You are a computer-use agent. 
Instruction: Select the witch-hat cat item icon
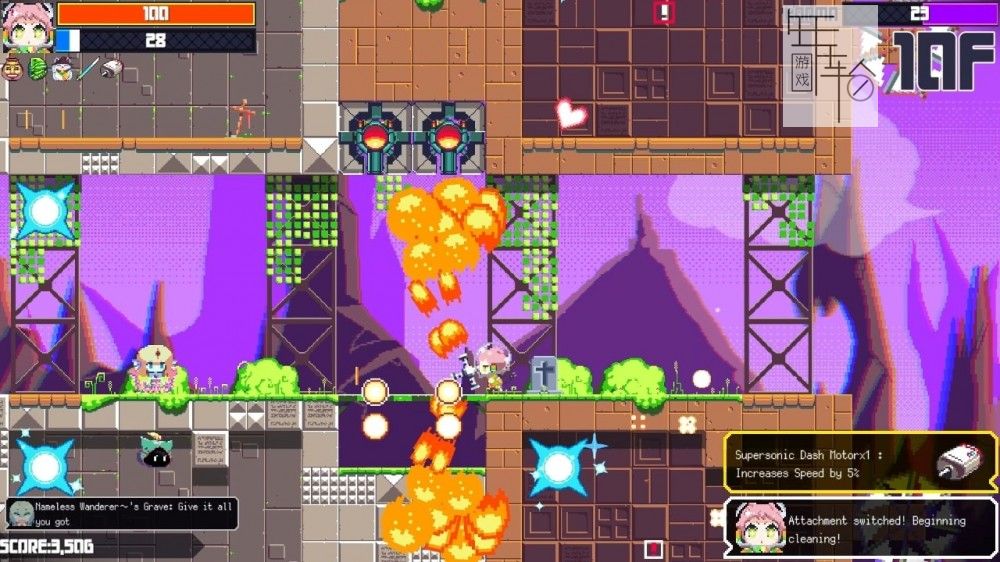point(62,68)
